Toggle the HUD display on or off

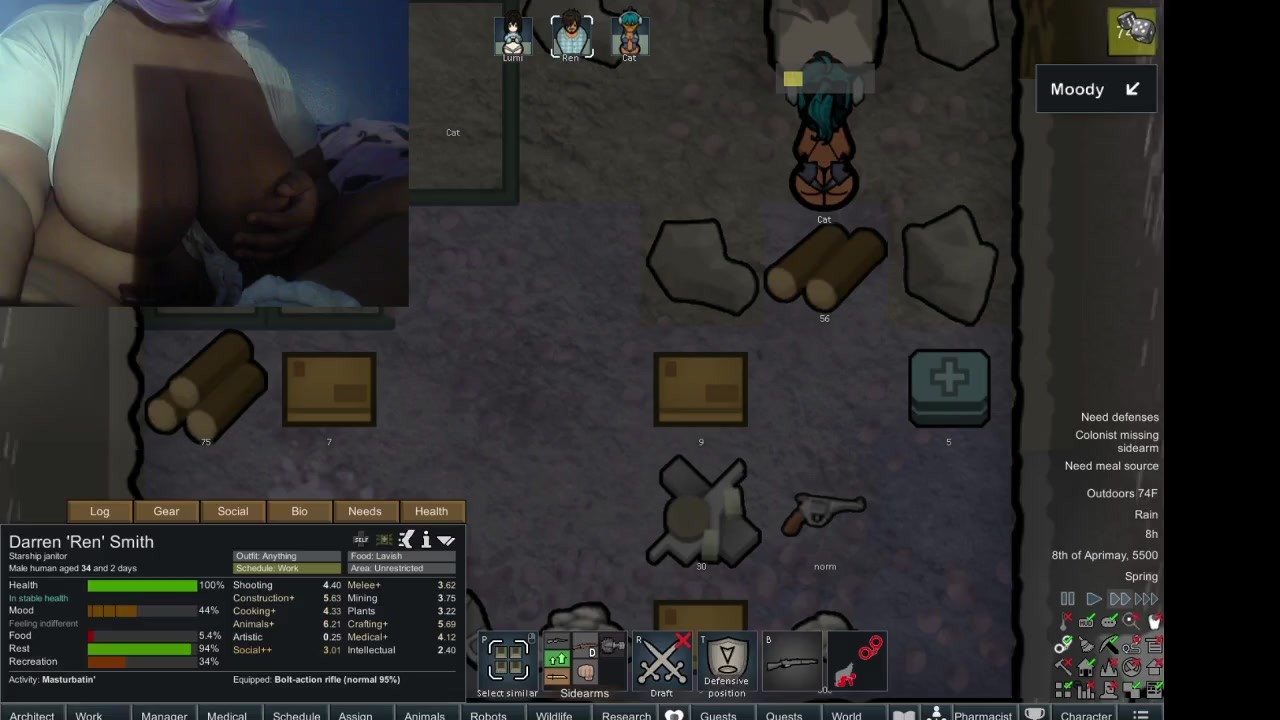click(1086, 620)
